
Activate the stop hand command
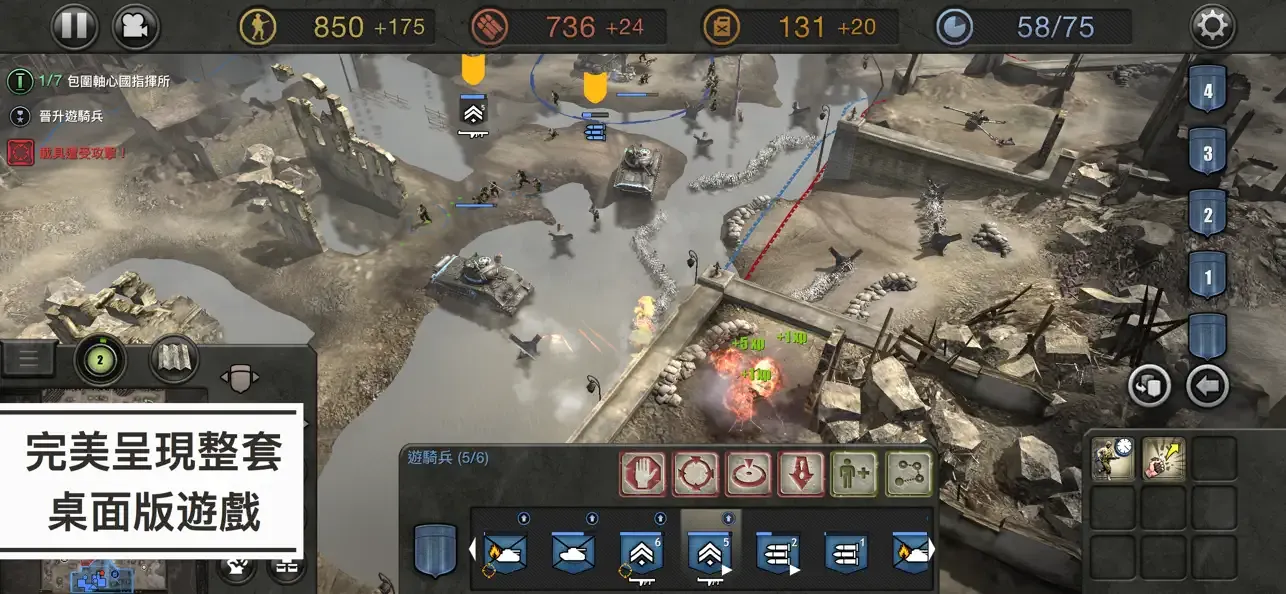643,474
